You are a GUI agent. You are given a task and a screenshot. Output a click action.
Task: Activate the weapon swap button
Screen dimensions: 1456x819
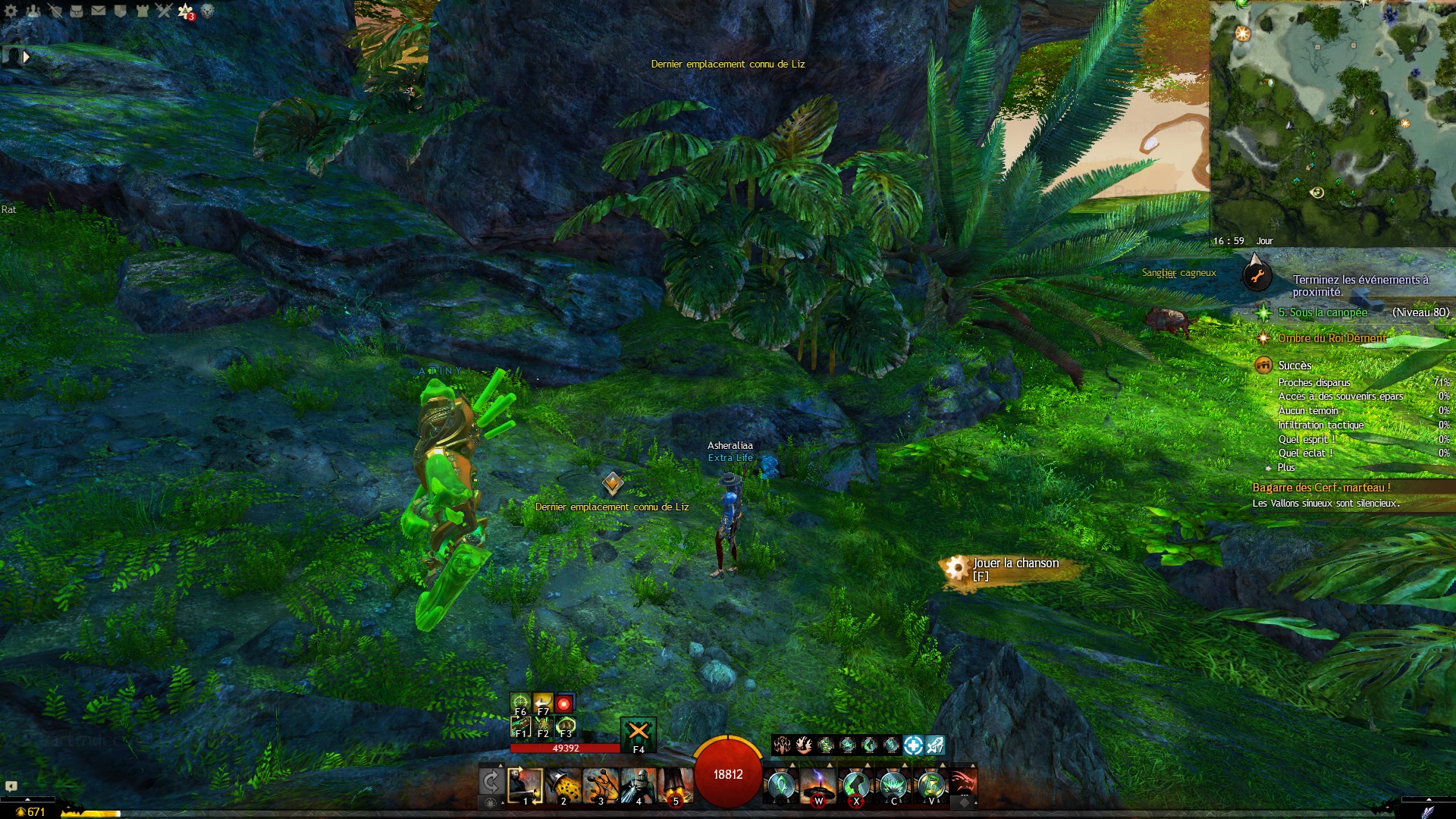490,782
